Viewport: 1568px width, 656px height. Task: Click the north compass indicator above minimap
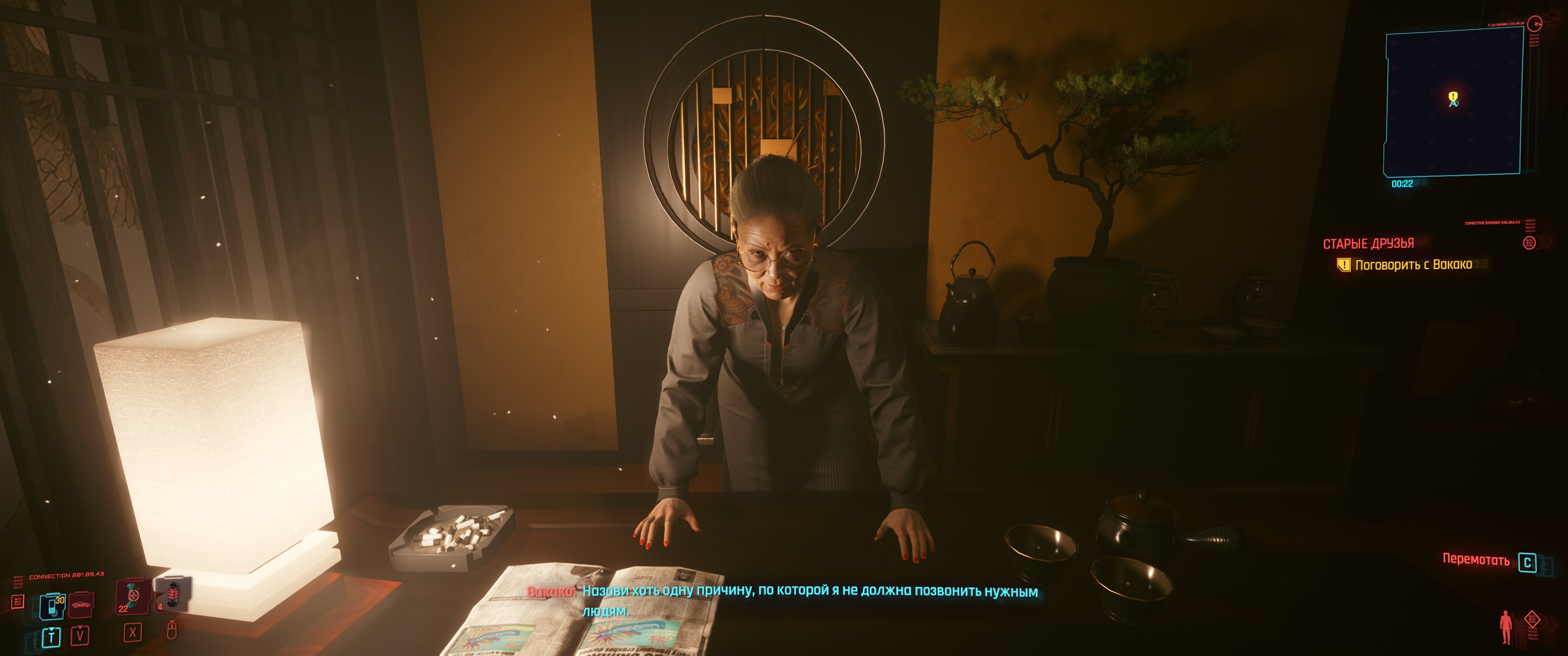(1537, 24)
